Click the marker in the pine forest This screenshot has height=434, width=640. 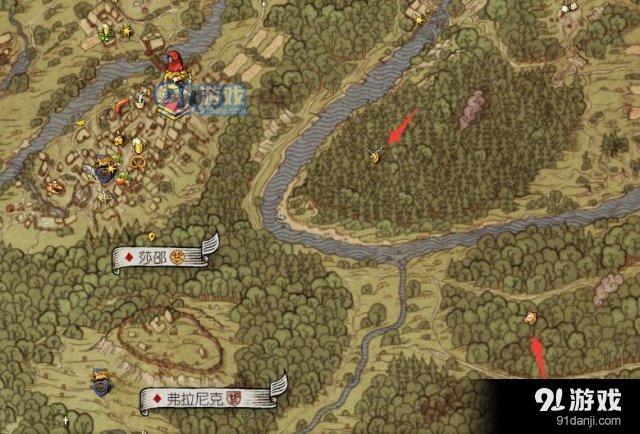tap(375, 154)
